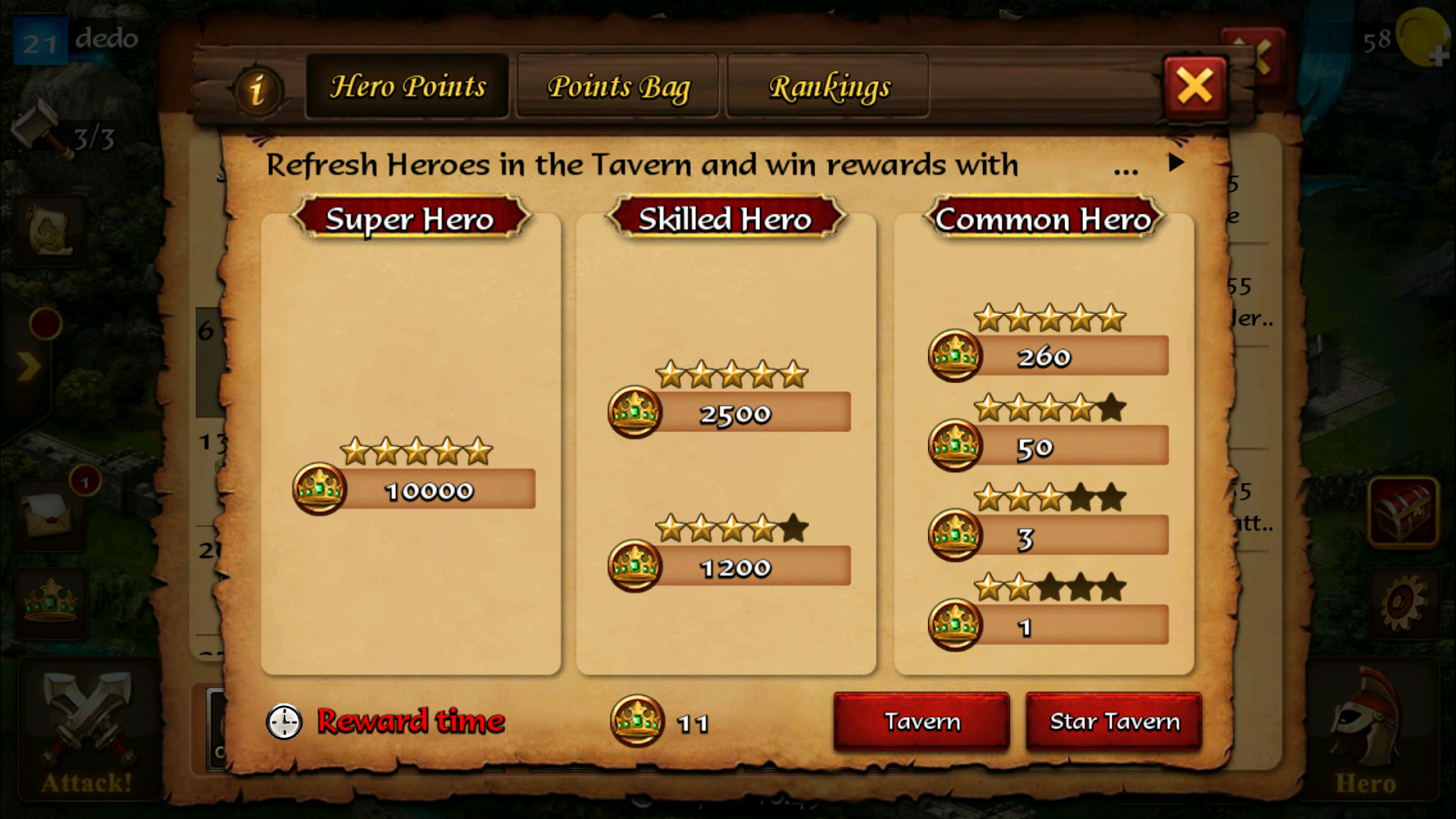Open the Rankings tab
Viewport: 1456px width, 819px height.
(x=829, y=86)
